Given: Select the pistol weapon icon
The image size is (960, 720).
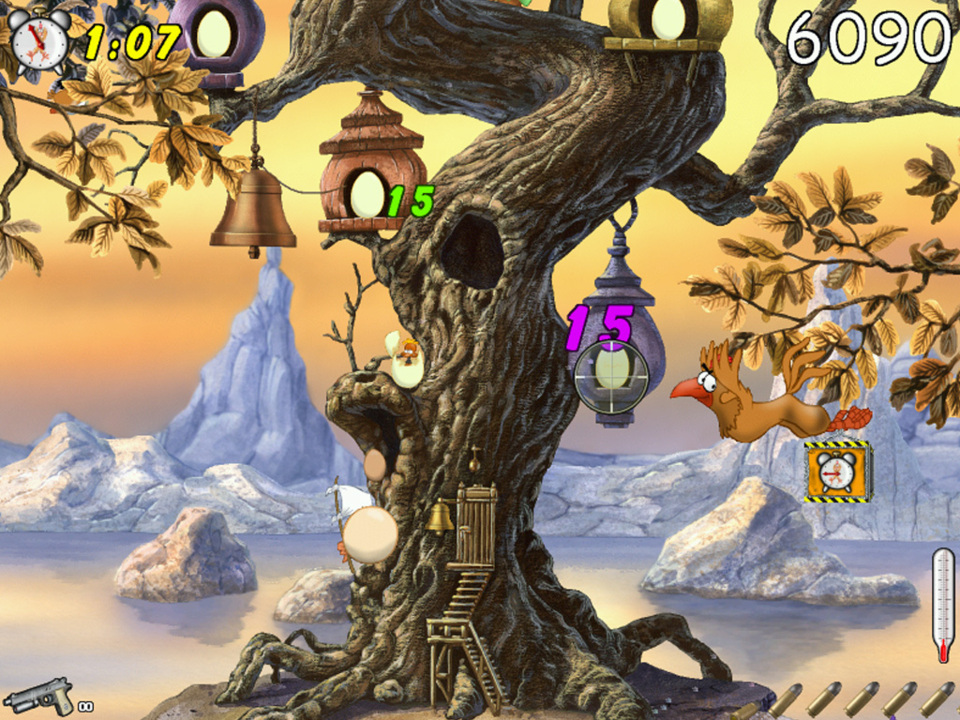Looking at the screenshot, I should click(41, 695).
